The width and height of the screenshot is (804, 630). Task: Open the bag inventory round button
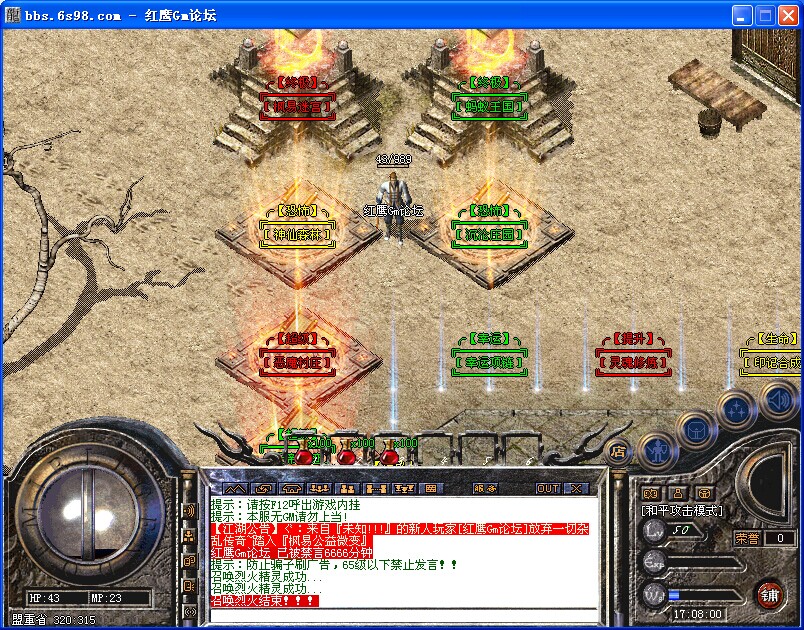(x=695, y=430)
